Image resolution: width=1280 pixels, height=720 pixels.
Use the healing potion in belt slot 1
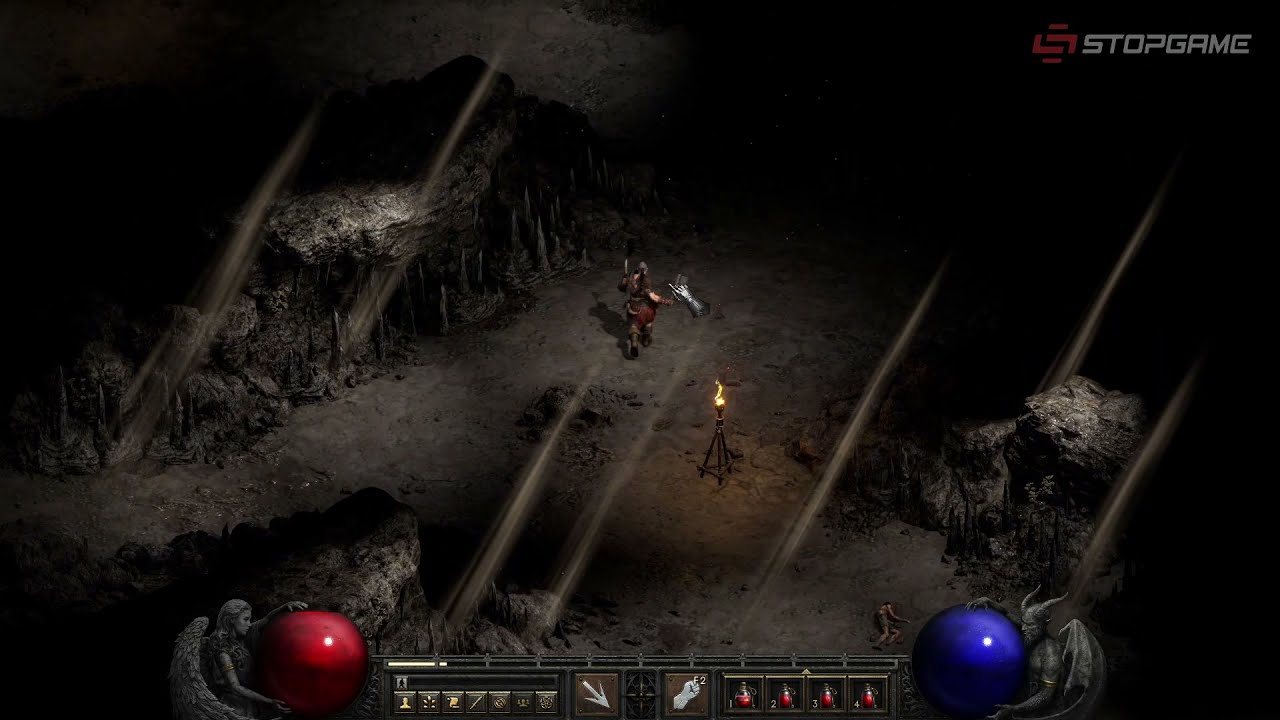[x=743, y=694]
